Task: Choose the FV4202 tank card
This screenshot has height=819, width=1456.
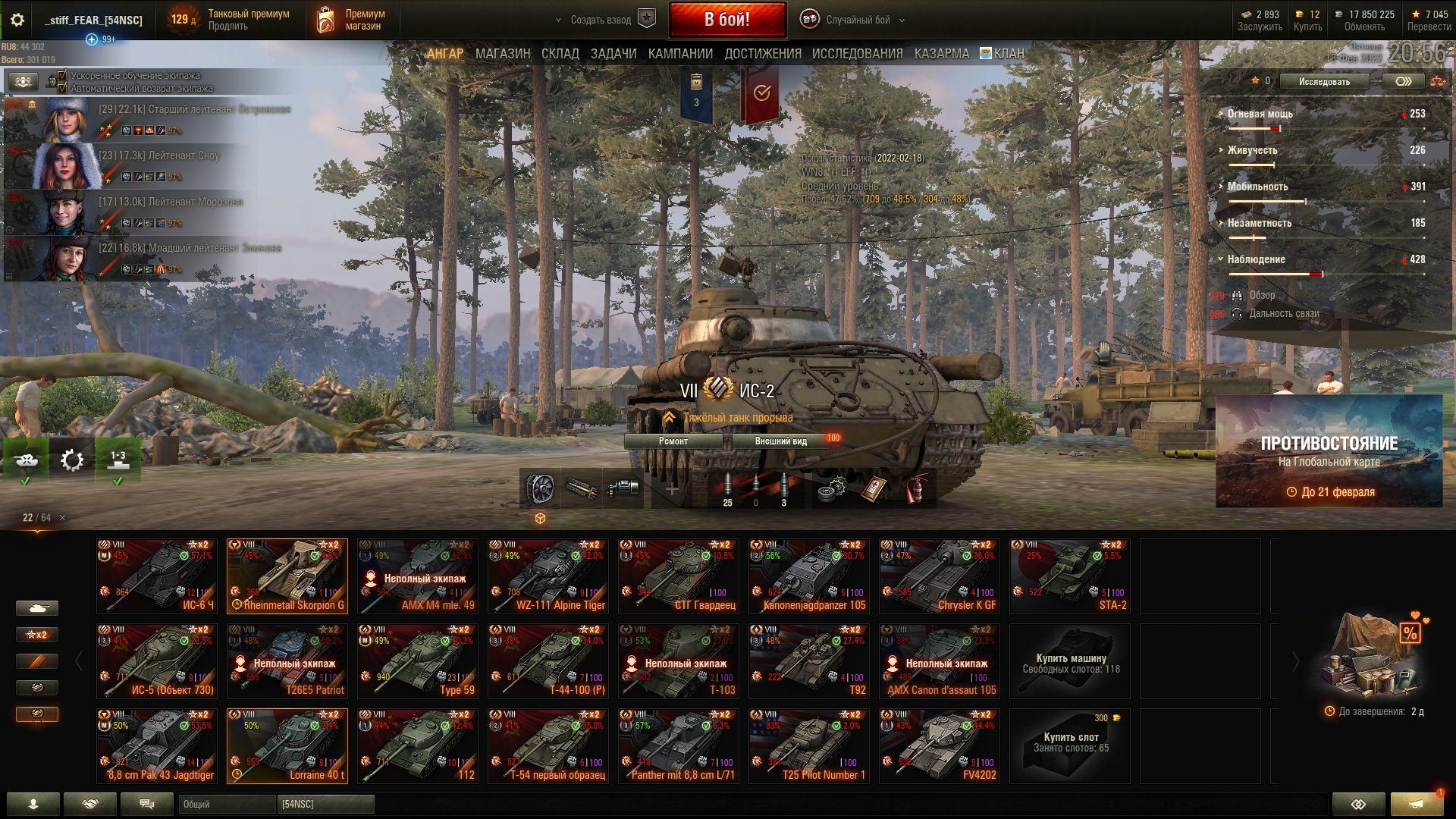Action: click(940, 746)
